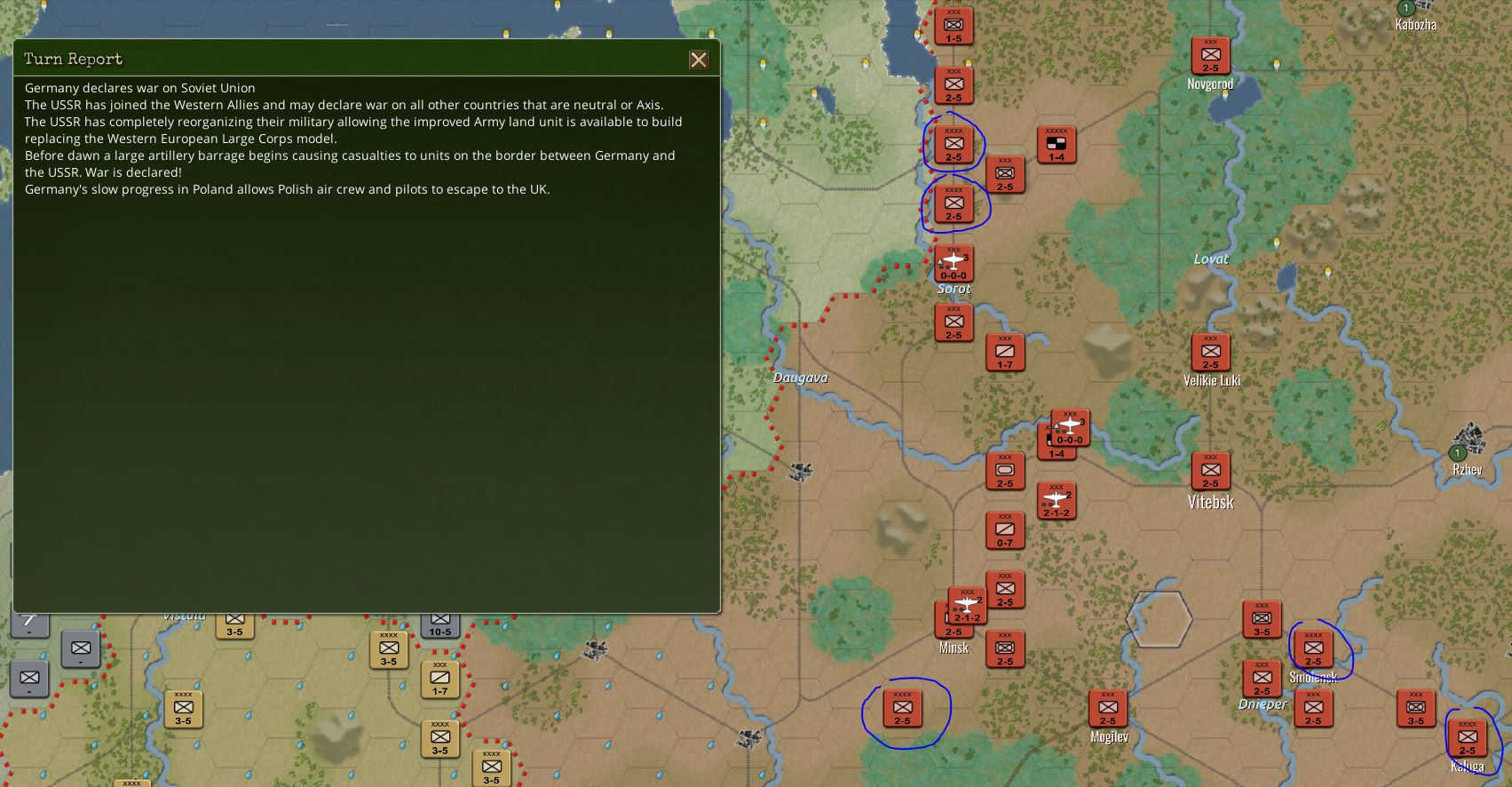The image size is (1512, 787).
Task: Select the Soviet unit marked 2-5 at Novgorod
Action: [1210, 55]
